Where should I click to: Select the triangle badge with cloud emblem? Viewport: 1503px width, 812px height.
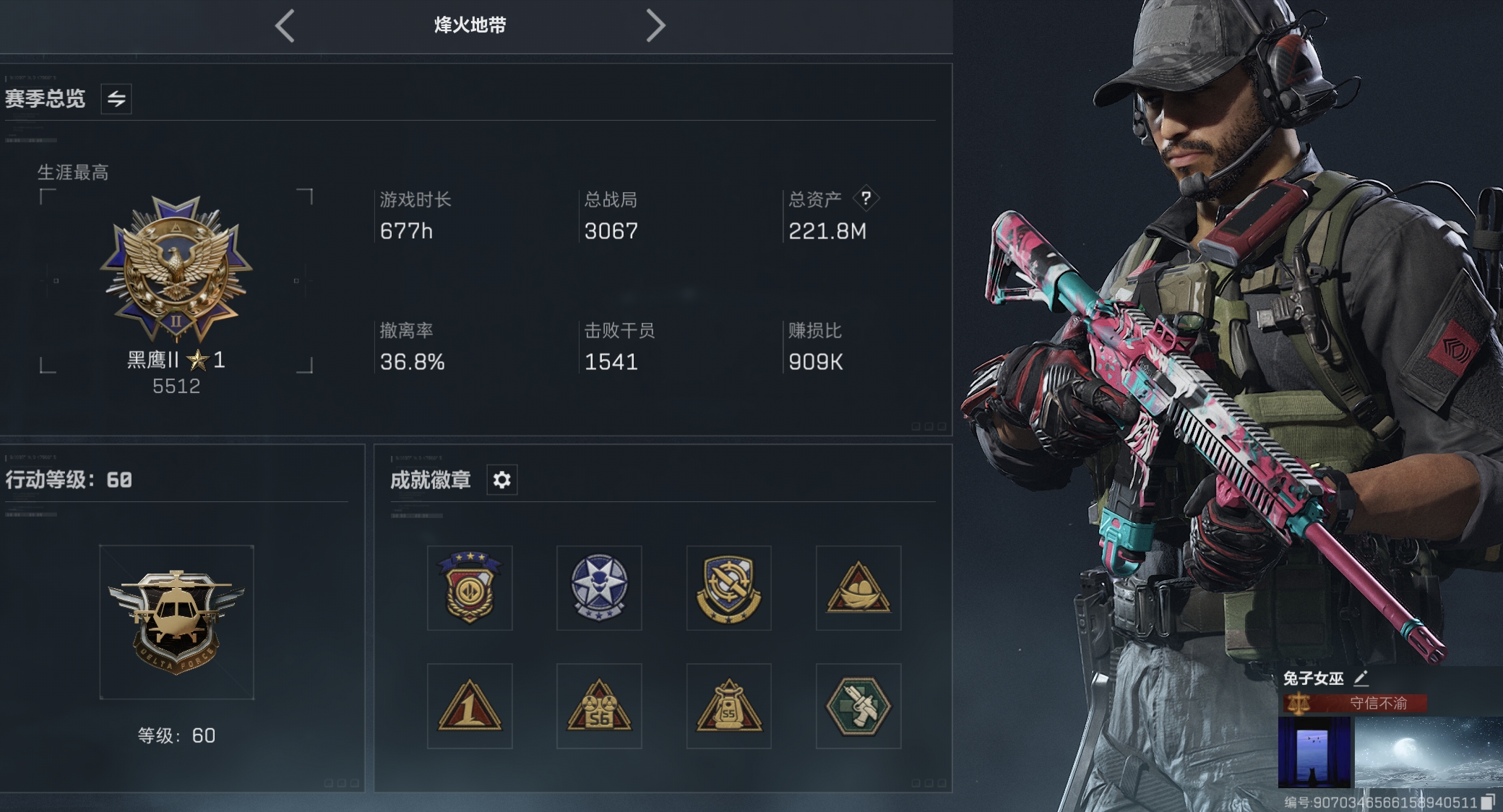(x=858, y=588)
